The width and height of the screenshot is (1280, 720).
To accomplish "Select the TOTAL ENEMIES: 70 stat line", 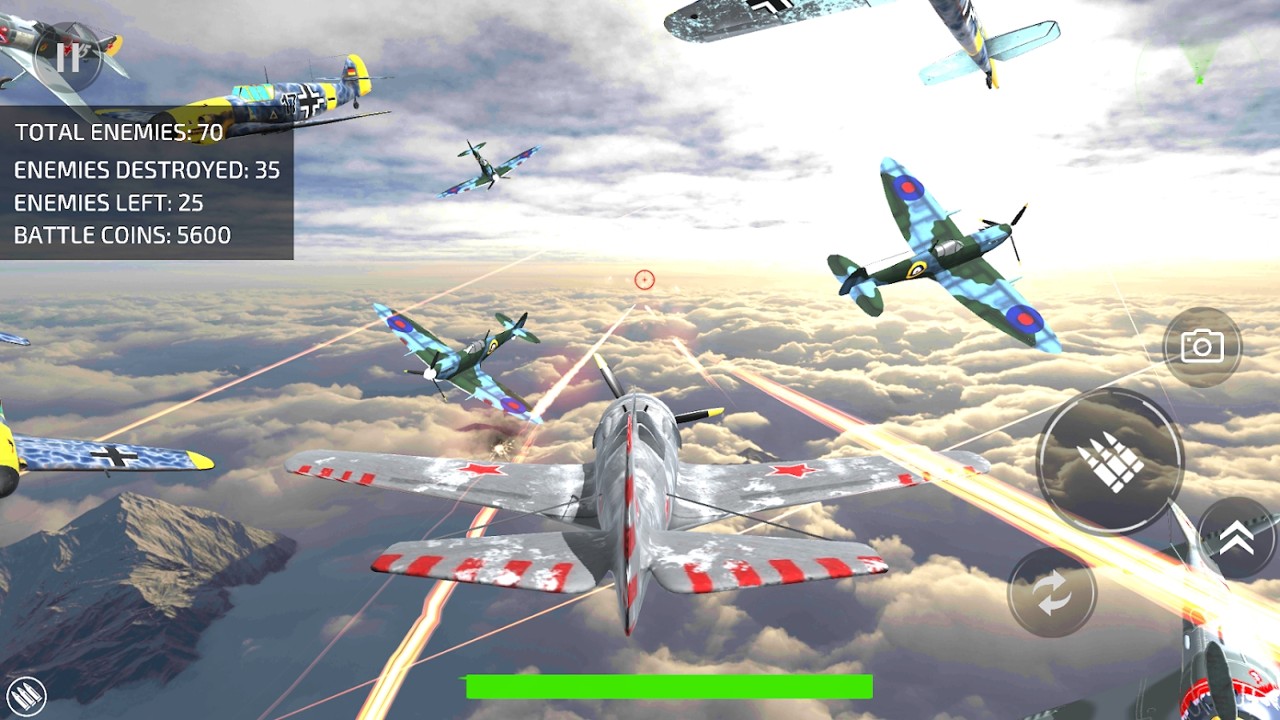I will 118,131.
